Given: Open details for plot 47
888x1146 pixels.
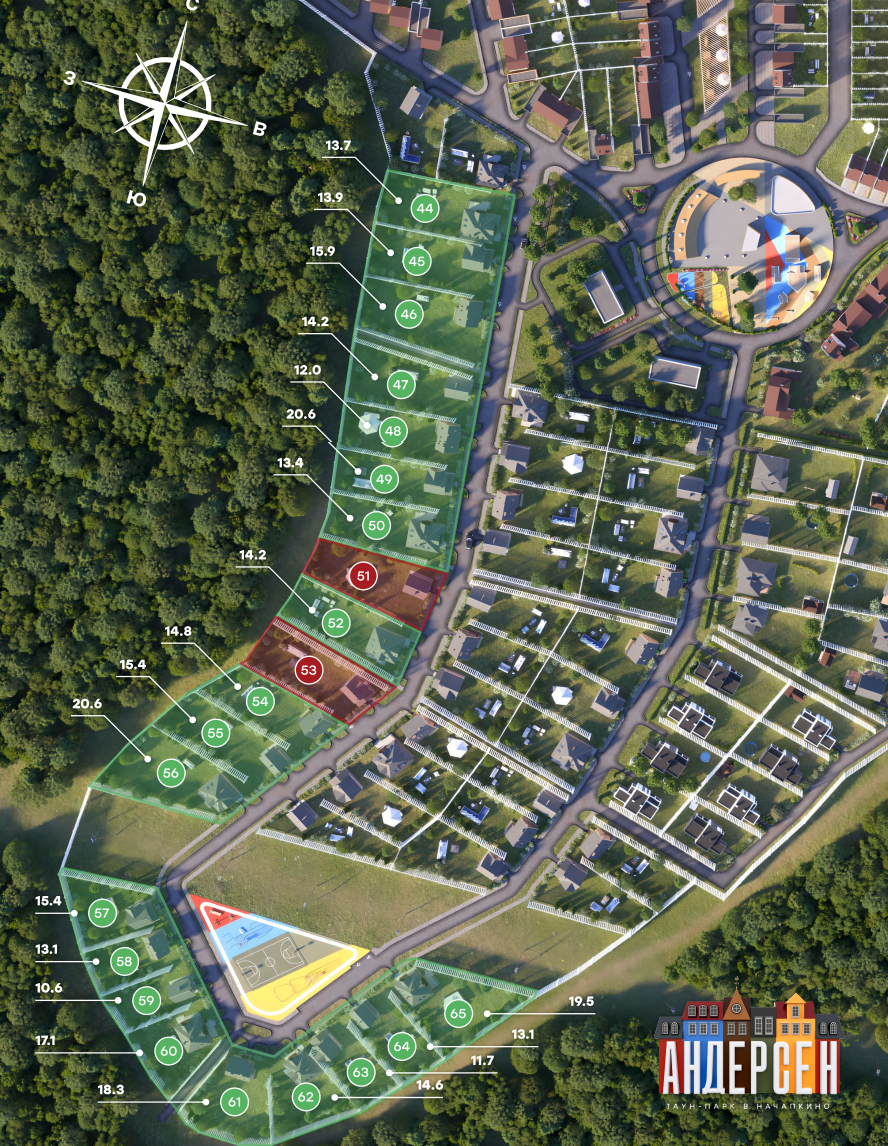Looking at the screenshot, I should [401, 385].
